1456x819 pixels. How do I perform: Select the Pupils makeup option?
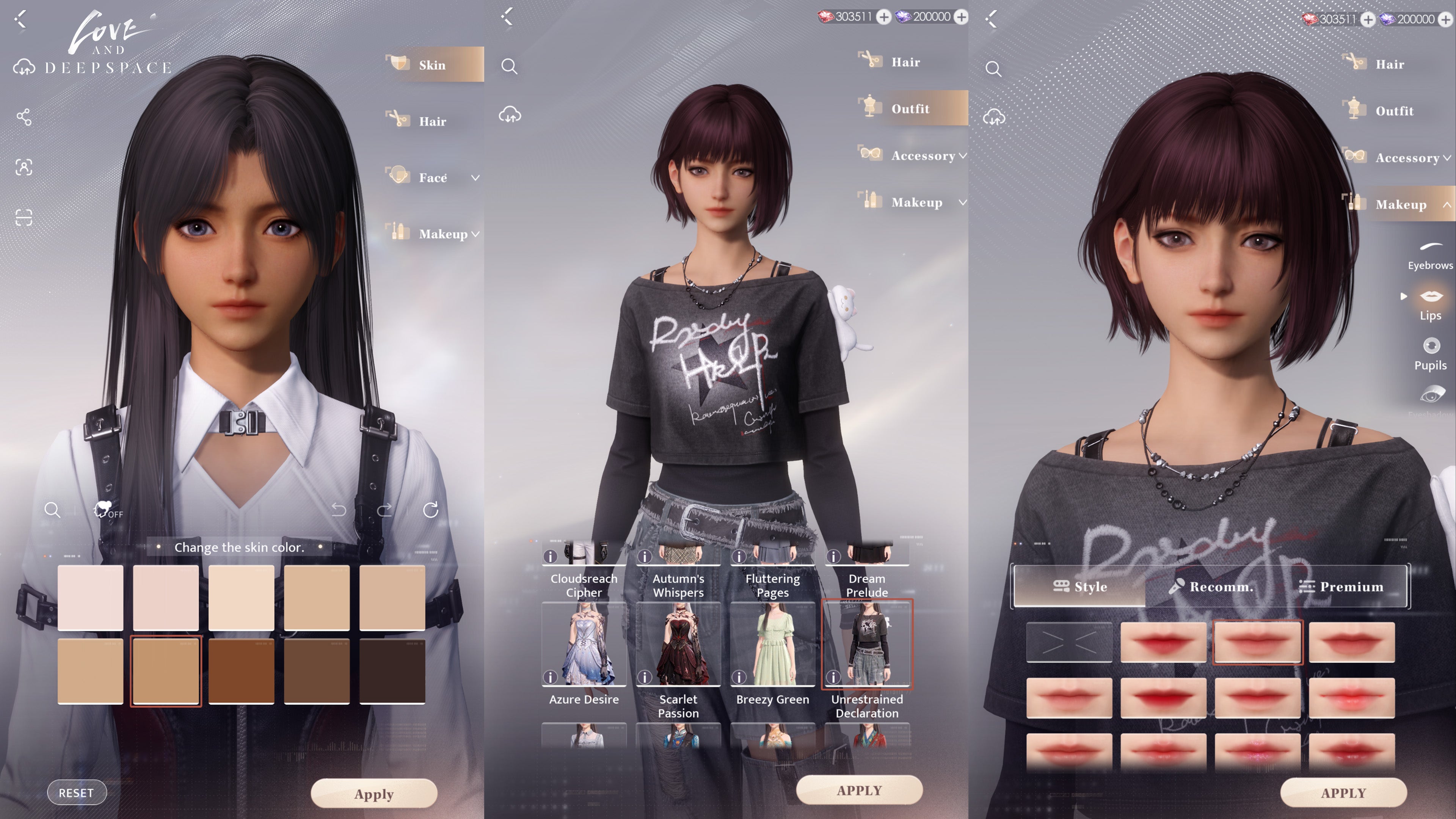tap(1431, 354)
